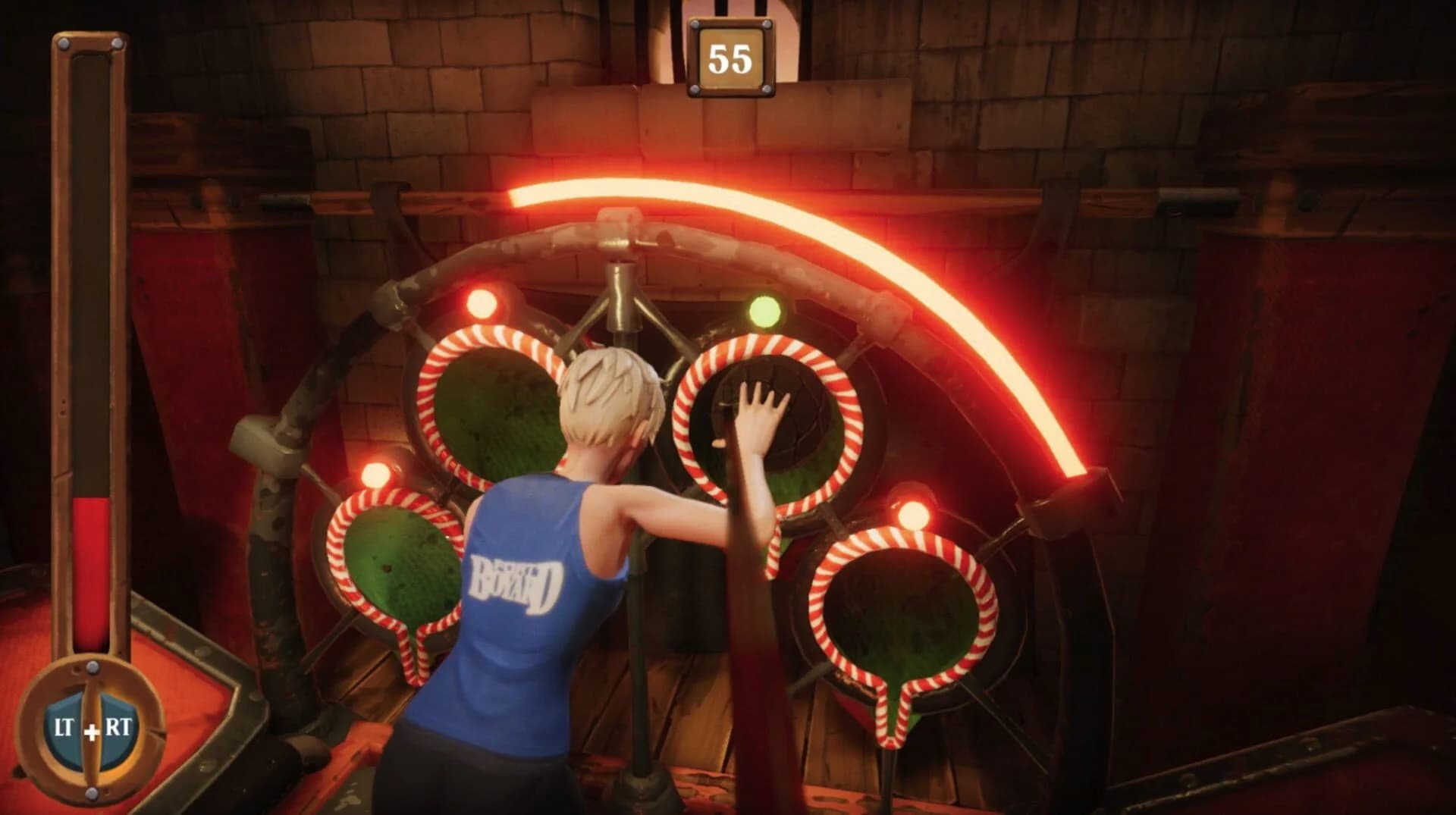Adjust the red power gauge on the left
The width and height of the screenshot is (1456, 815).
click(x=91, y=569)
